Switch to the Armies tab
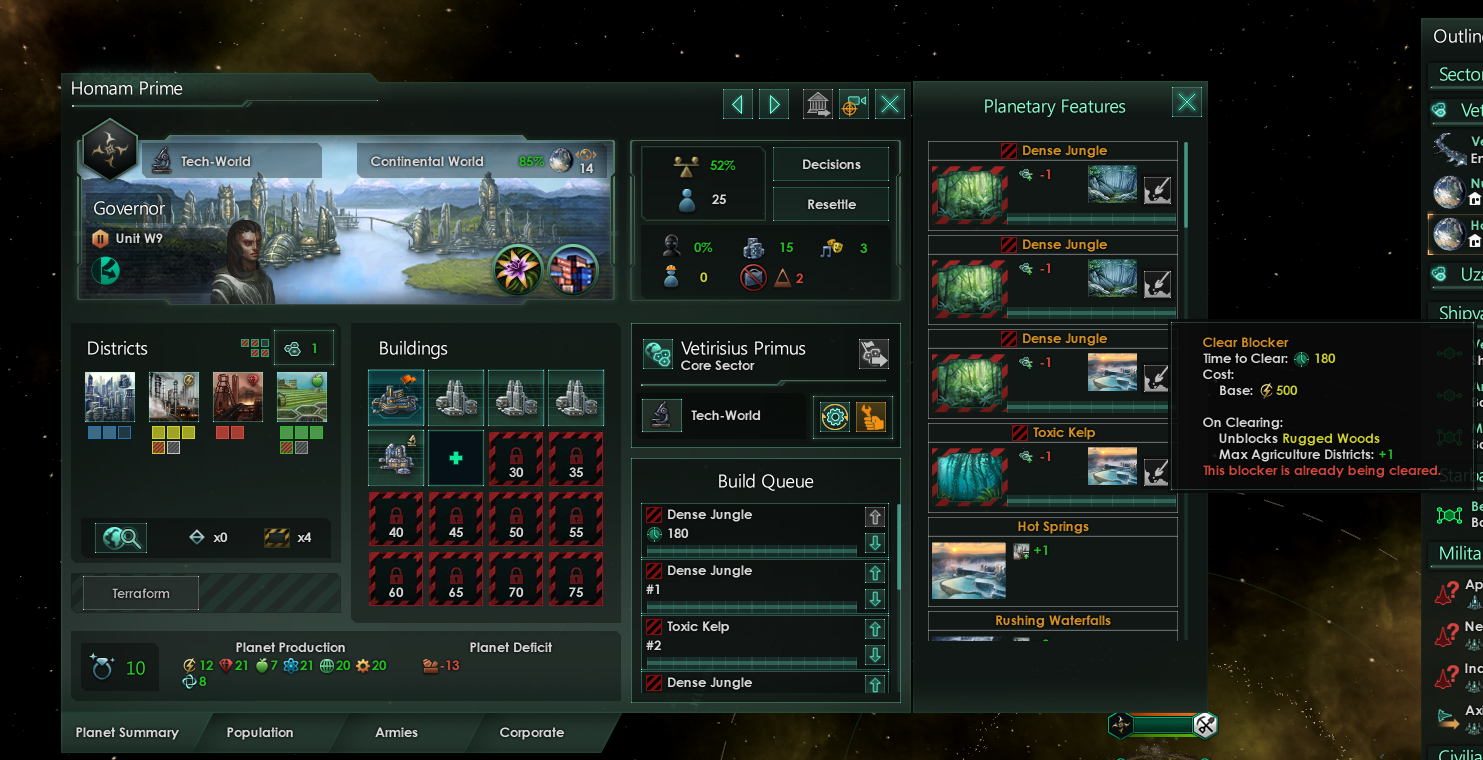 tap(396, 732)
